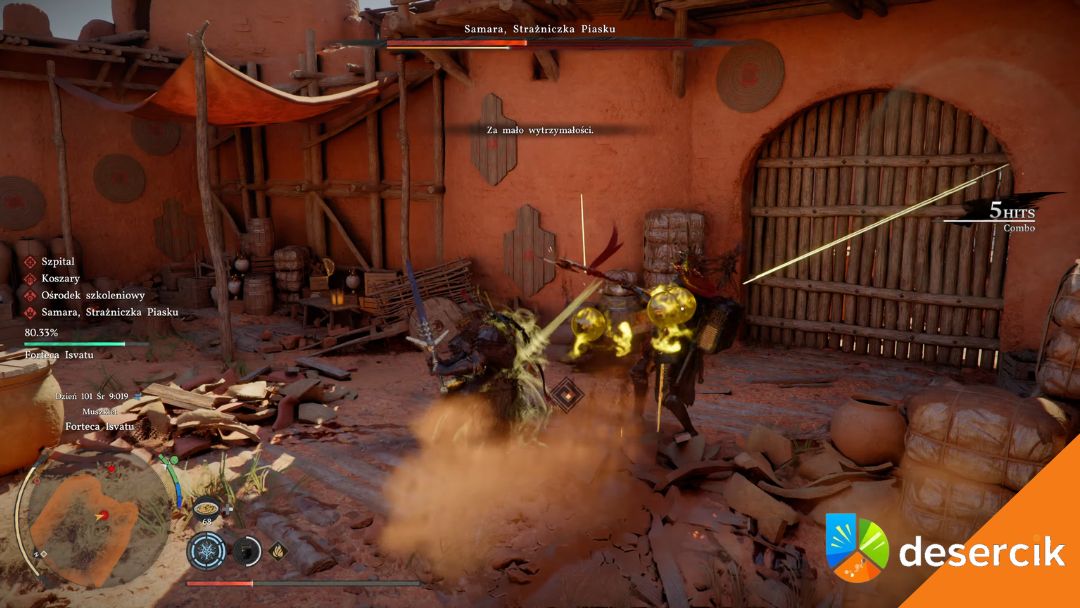The image size is (1080, 608).
Task: Activate the blue snowflake skill icon
Action: (207, 549)
